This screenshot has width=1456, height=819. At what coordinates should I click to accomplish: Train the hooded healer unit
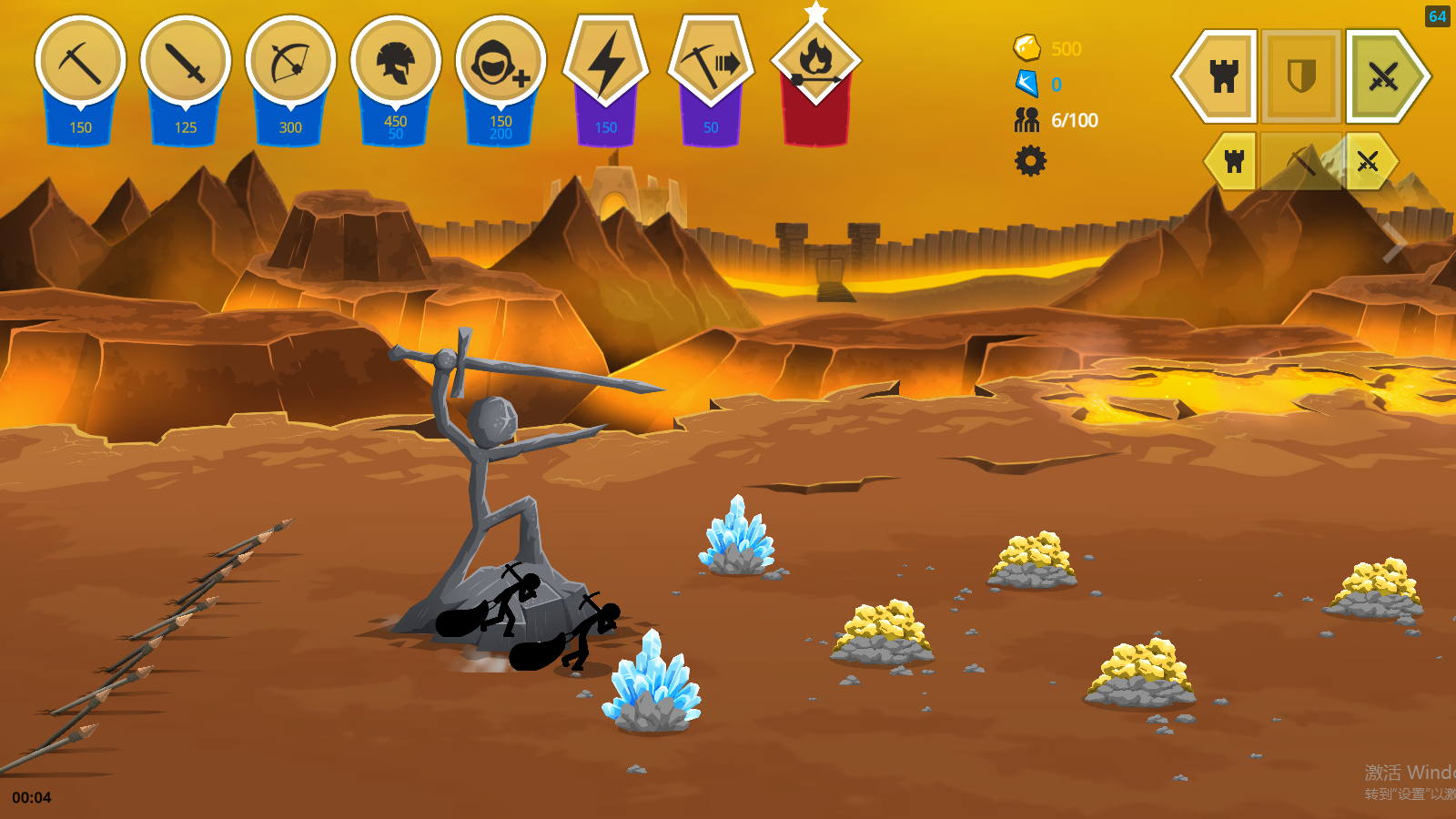[500, 64]
